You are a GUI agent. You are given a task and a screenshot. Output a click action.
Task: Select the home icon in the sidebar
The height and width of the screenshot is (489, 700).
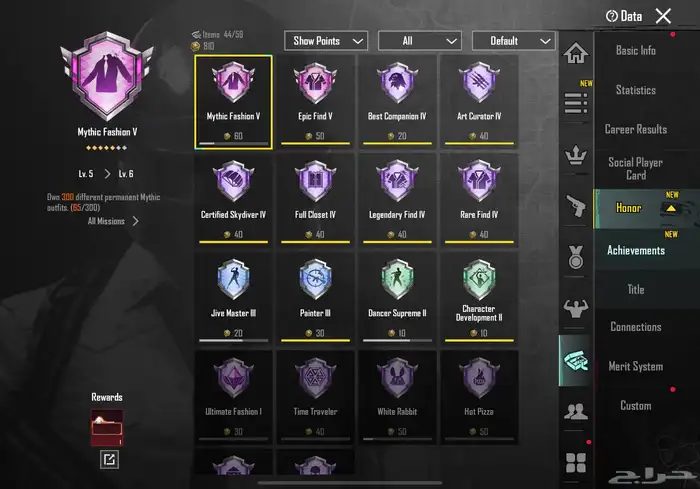coord(575,53)
